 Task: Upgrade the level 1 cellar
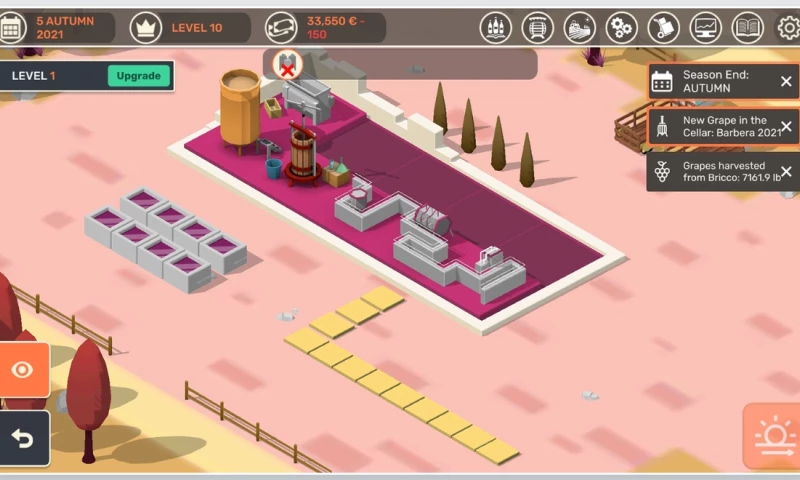click(138, 76)
